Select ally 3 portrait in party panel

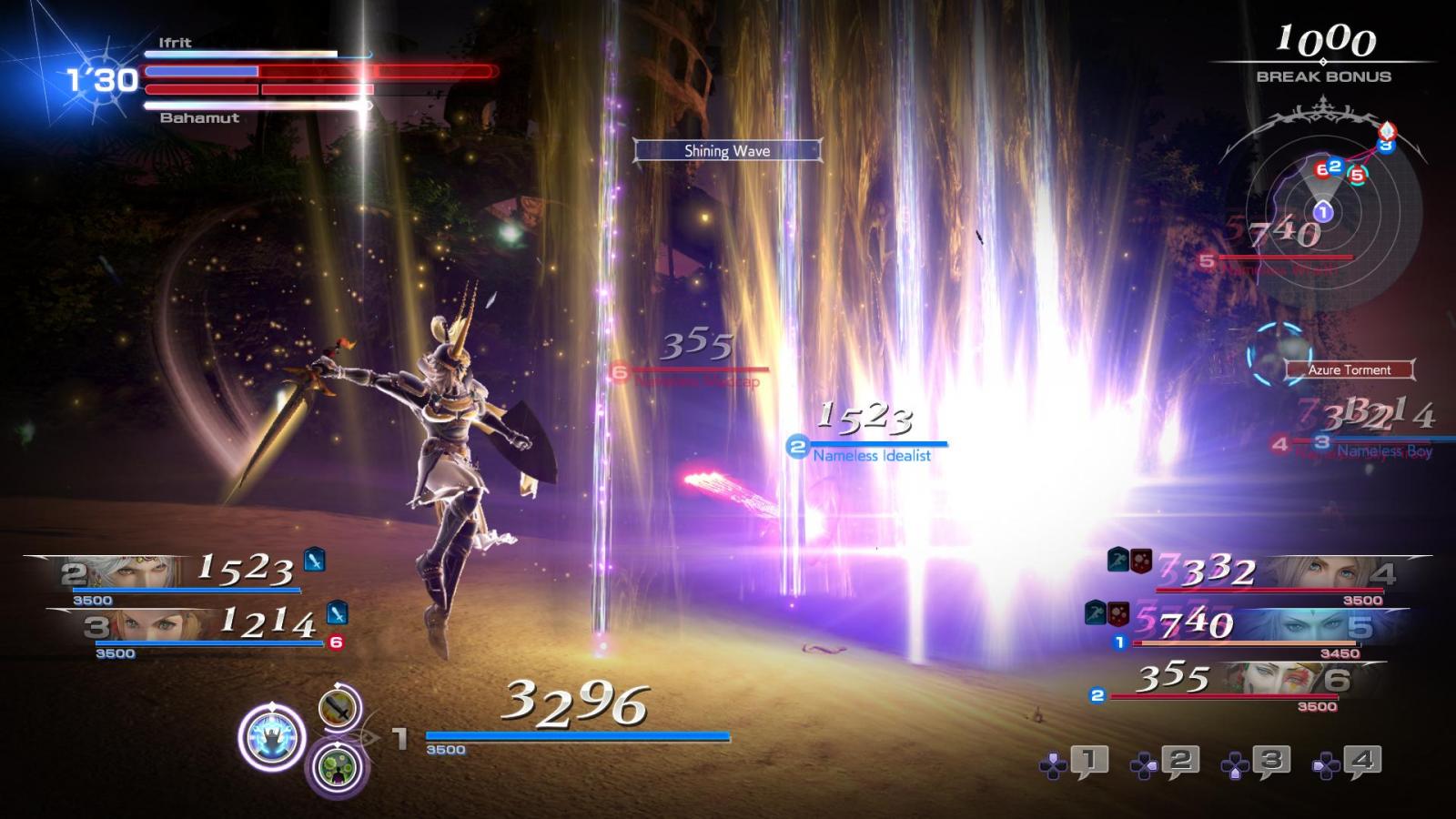155,625
